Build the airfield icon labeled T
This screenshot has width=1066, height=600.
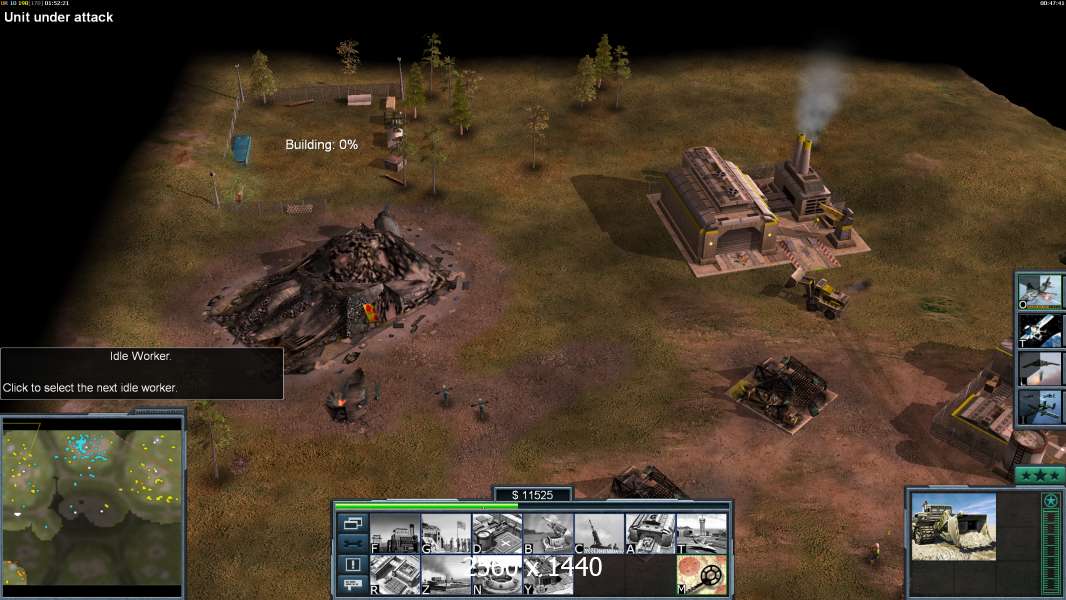(x=701, y=534)
